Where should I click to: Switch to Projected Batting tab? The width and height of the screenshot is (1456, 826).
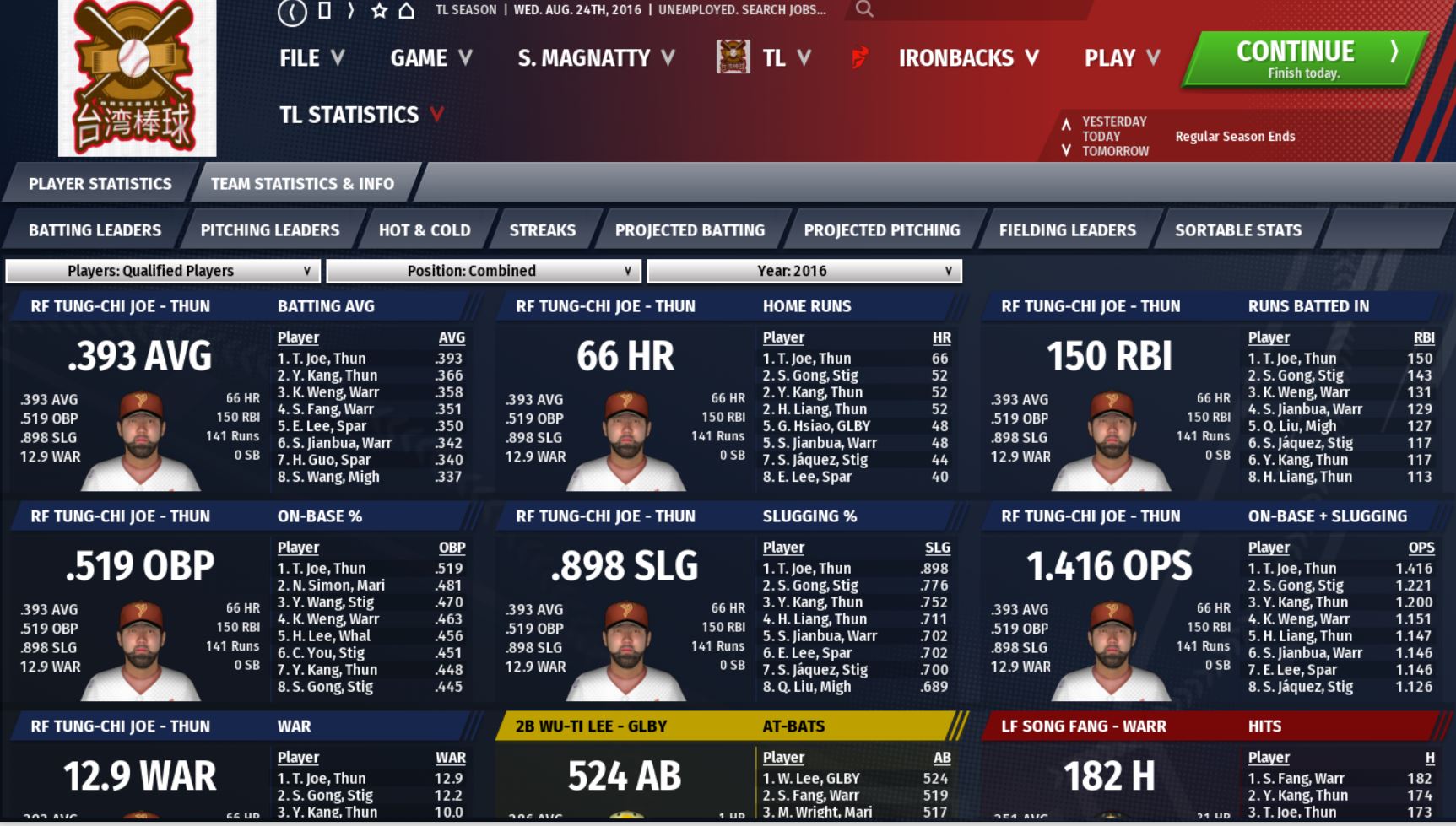click(x=690, y=230)
